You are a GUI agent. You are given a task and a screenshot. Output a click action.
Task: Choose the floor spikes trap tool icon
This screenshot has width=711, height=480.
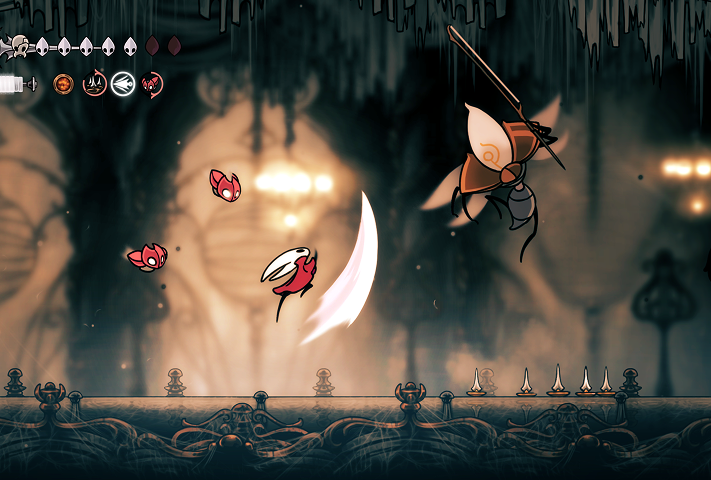coord(94,84)
